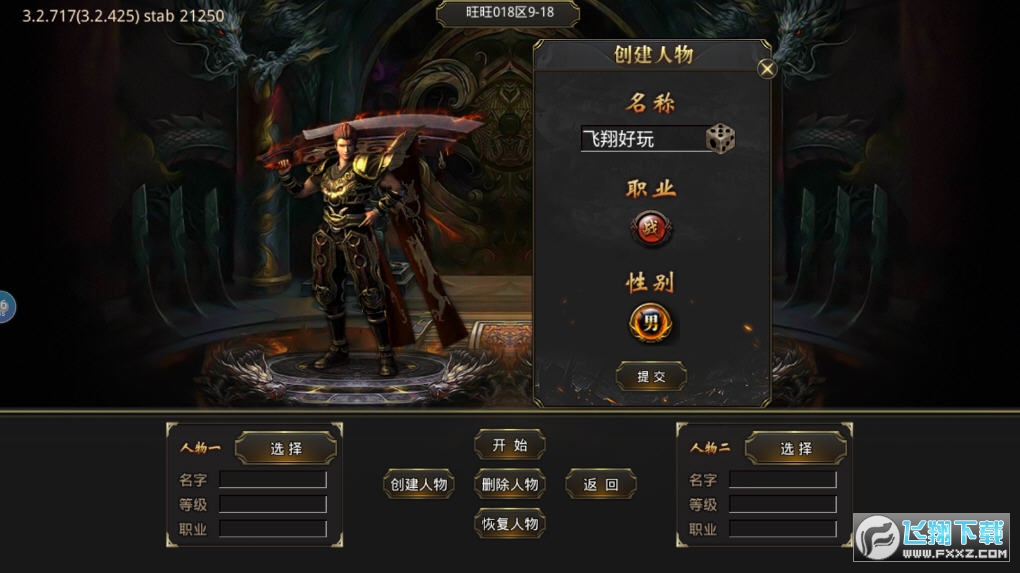
Task: Choose 删除人物 to delete a character
Action: coord(510,484)
